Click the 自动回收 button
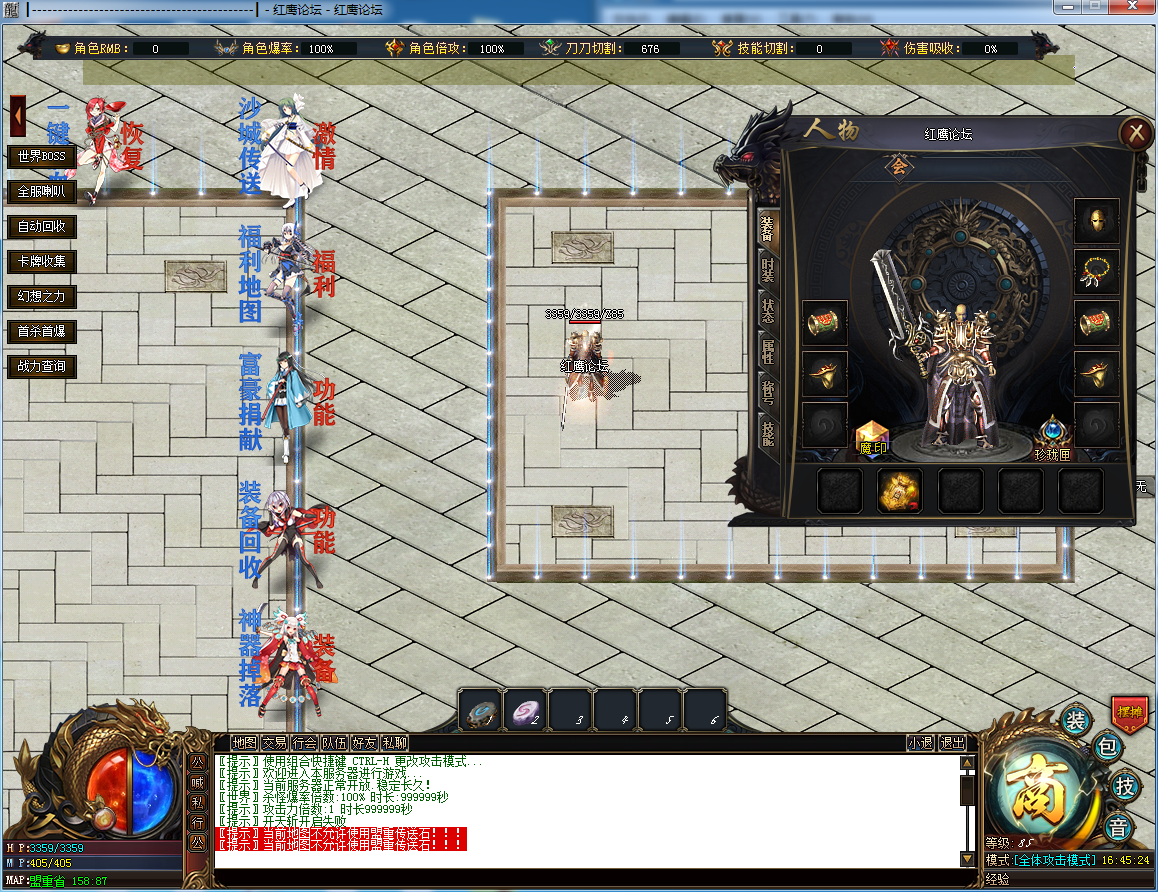The width and height of the screenshot is (1158, 892). 41,226
